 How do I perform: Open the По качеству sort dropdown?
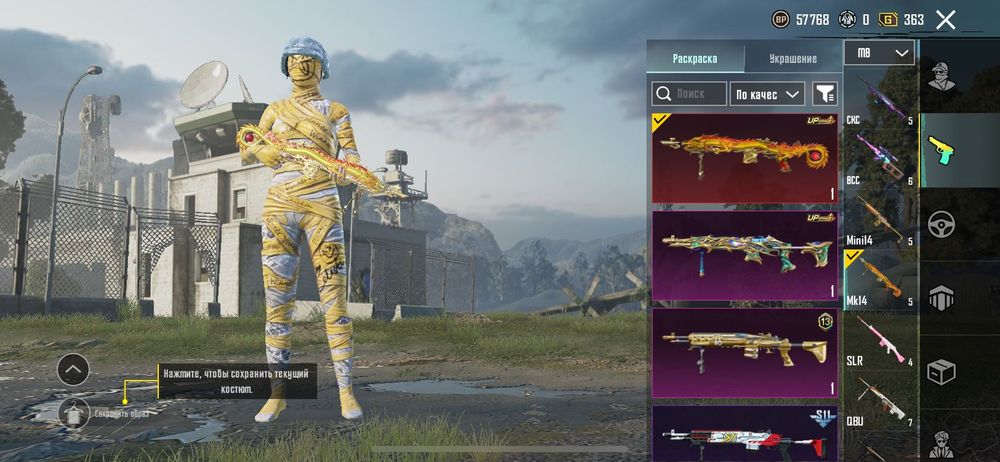pos(767,94)
